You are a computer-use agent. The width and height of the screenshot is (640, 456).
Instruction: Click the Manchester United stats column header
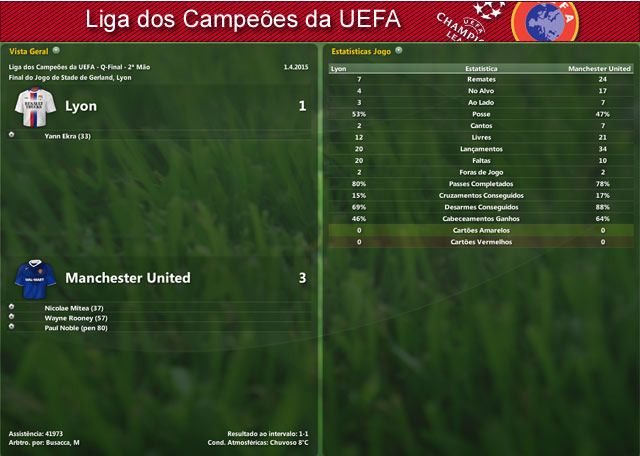pos(598,69)
